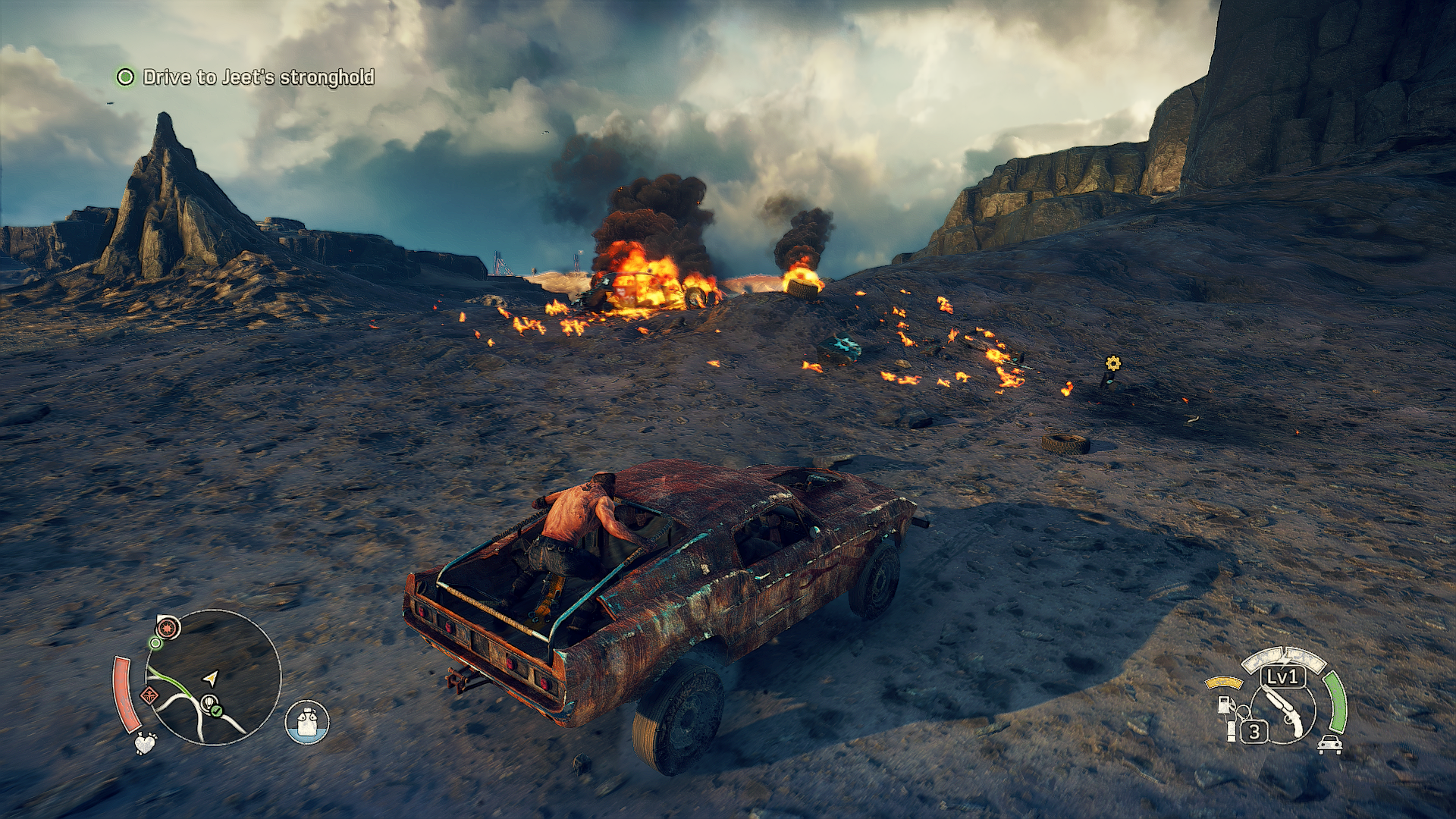Image resolution: width=1456 pixels, height=819 pixels.
Task: Click the winged heart health icon
Action: (146, 742)
